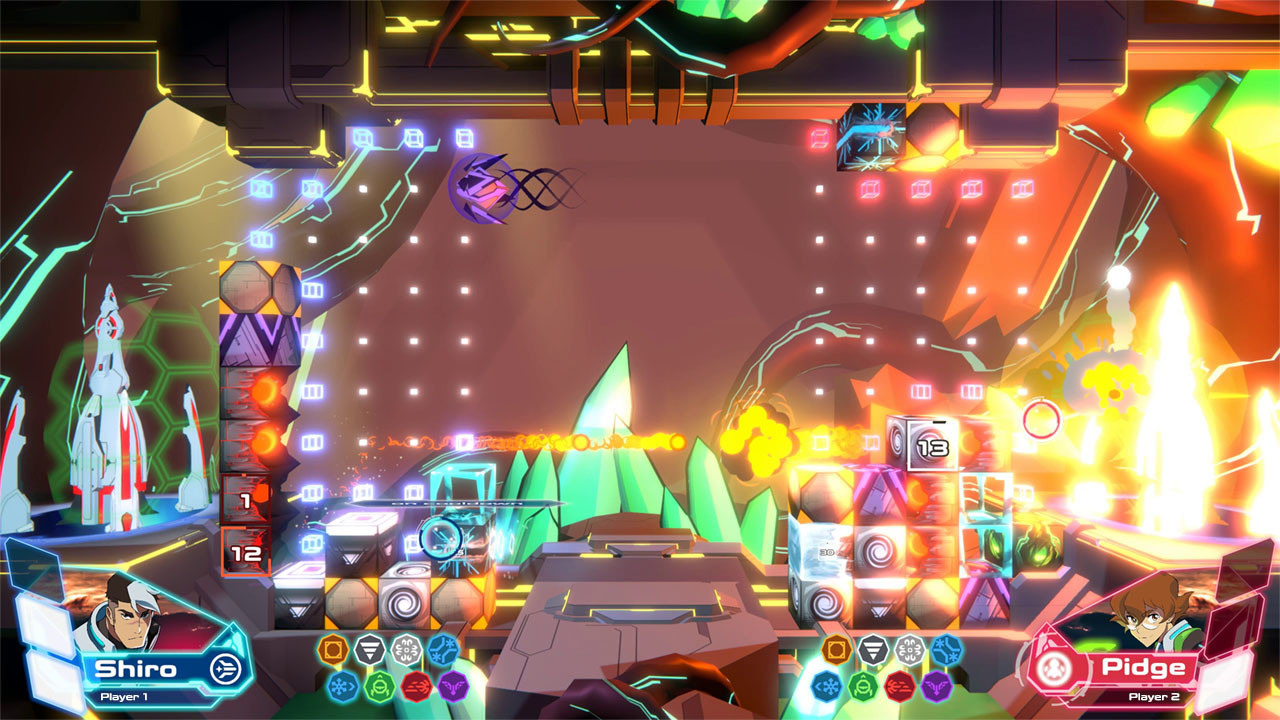Screen dimensions: 1280x720
Task: Trigger Shiro's blue snowflake freeze power-up
Action: [343, 687]
